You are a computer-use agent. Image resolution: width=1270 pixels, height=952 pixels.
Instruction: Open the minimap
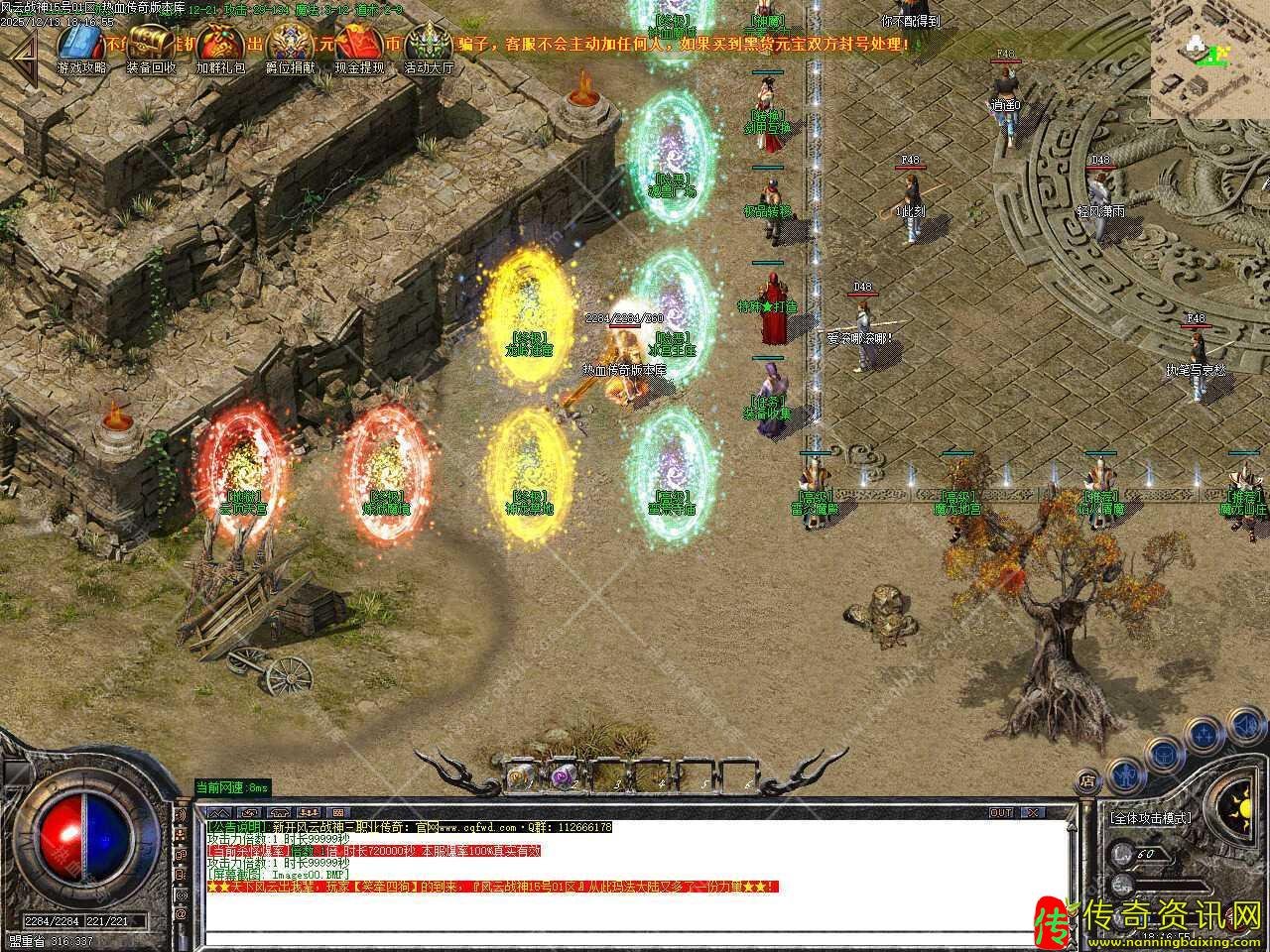point(1209,59)
